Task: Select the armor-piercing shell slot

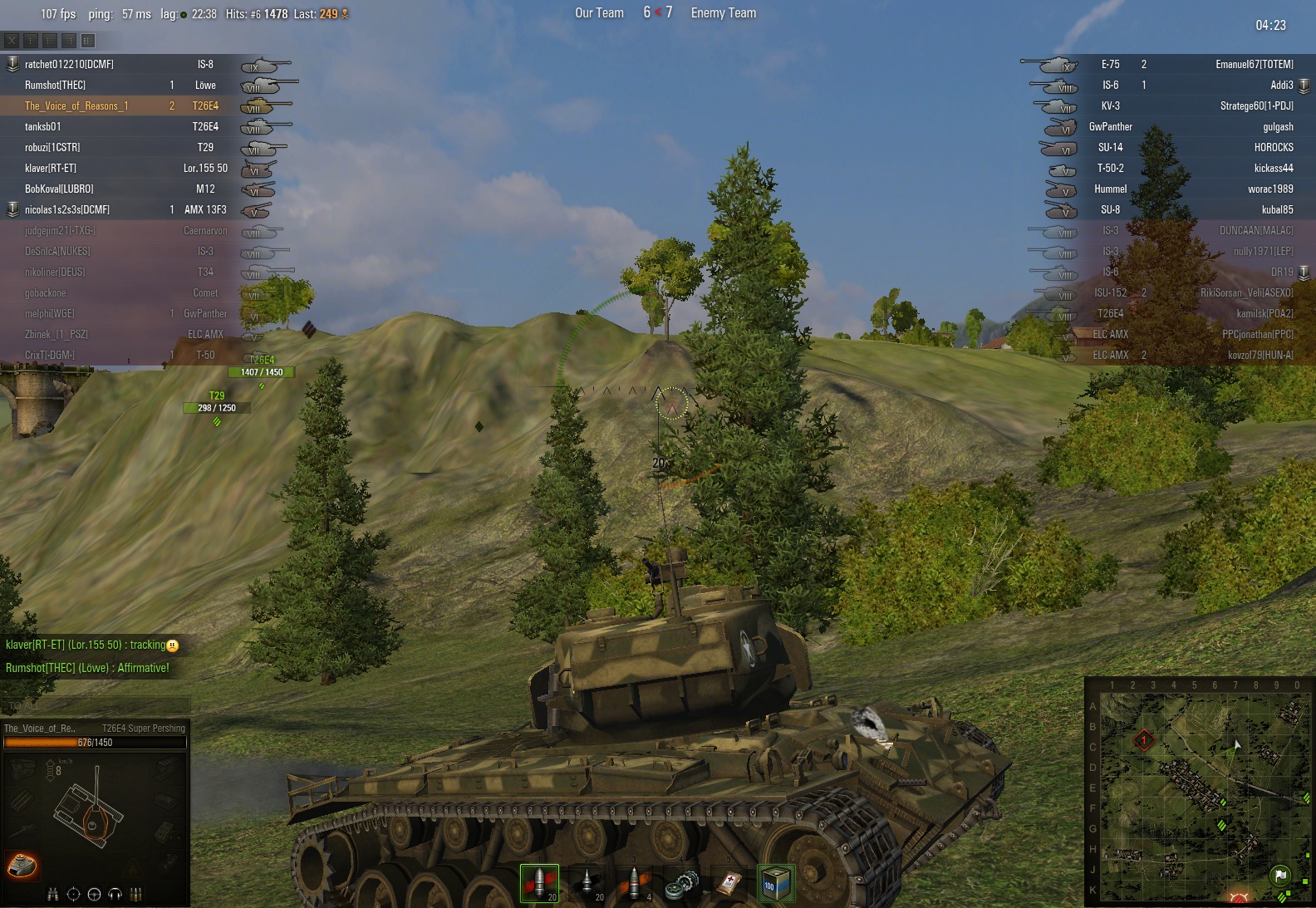Action: tap(539, 882)
